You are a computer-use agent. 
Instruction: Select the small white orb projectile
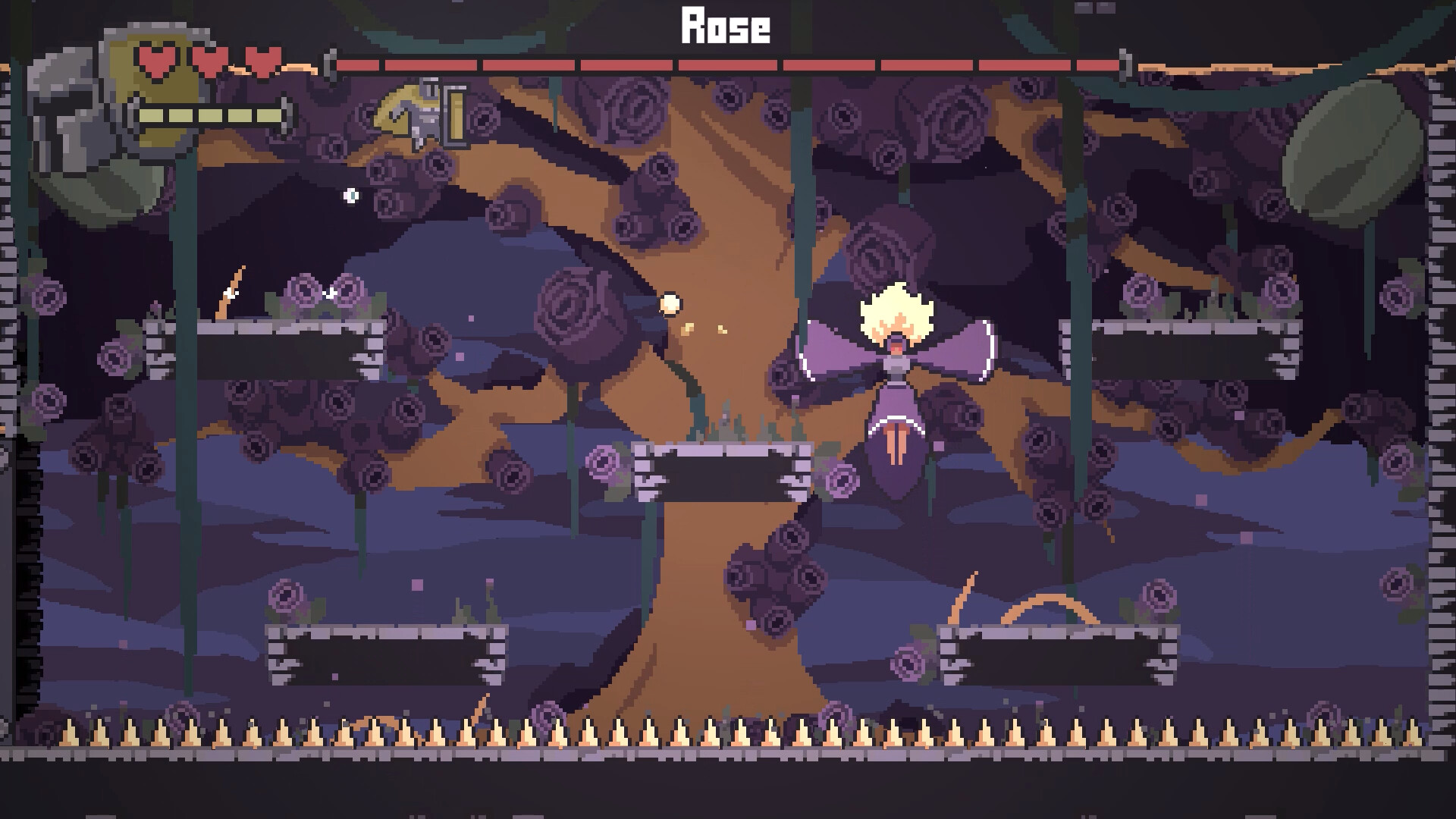[350, 196]
